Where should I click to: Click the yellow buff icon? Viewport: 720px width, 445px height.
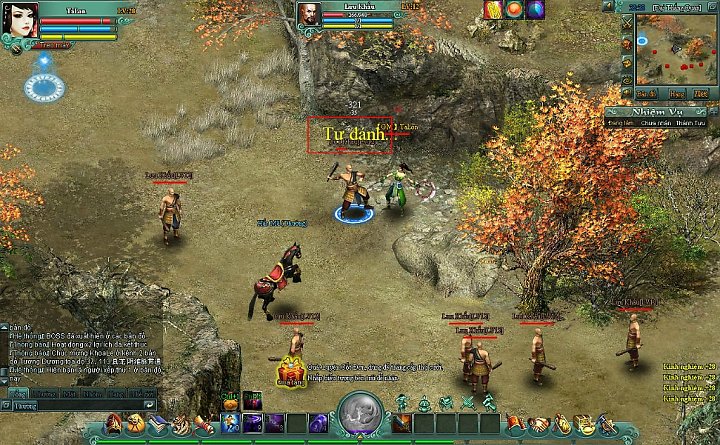(x=493, y=10)
